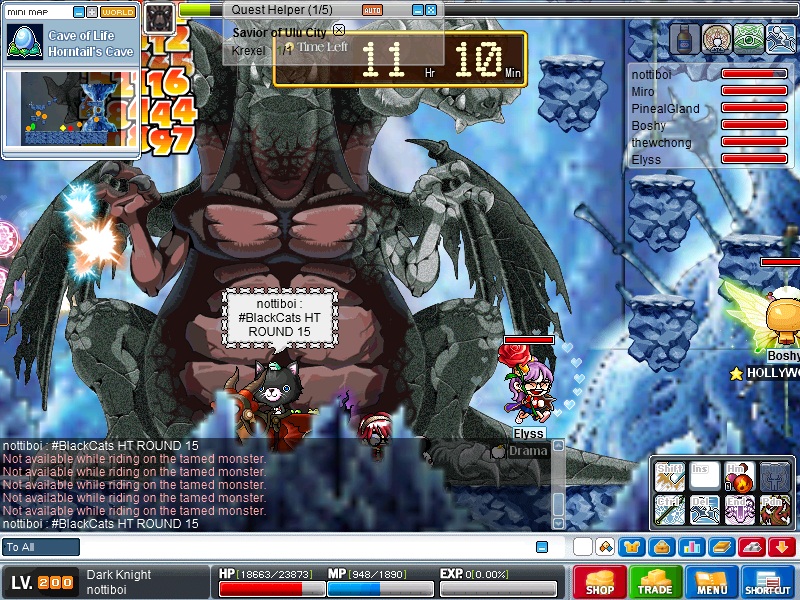The height and width of the screenshot is (600, 800).
Task: Open the Cash Shop button
Action: tap(599, 582)
